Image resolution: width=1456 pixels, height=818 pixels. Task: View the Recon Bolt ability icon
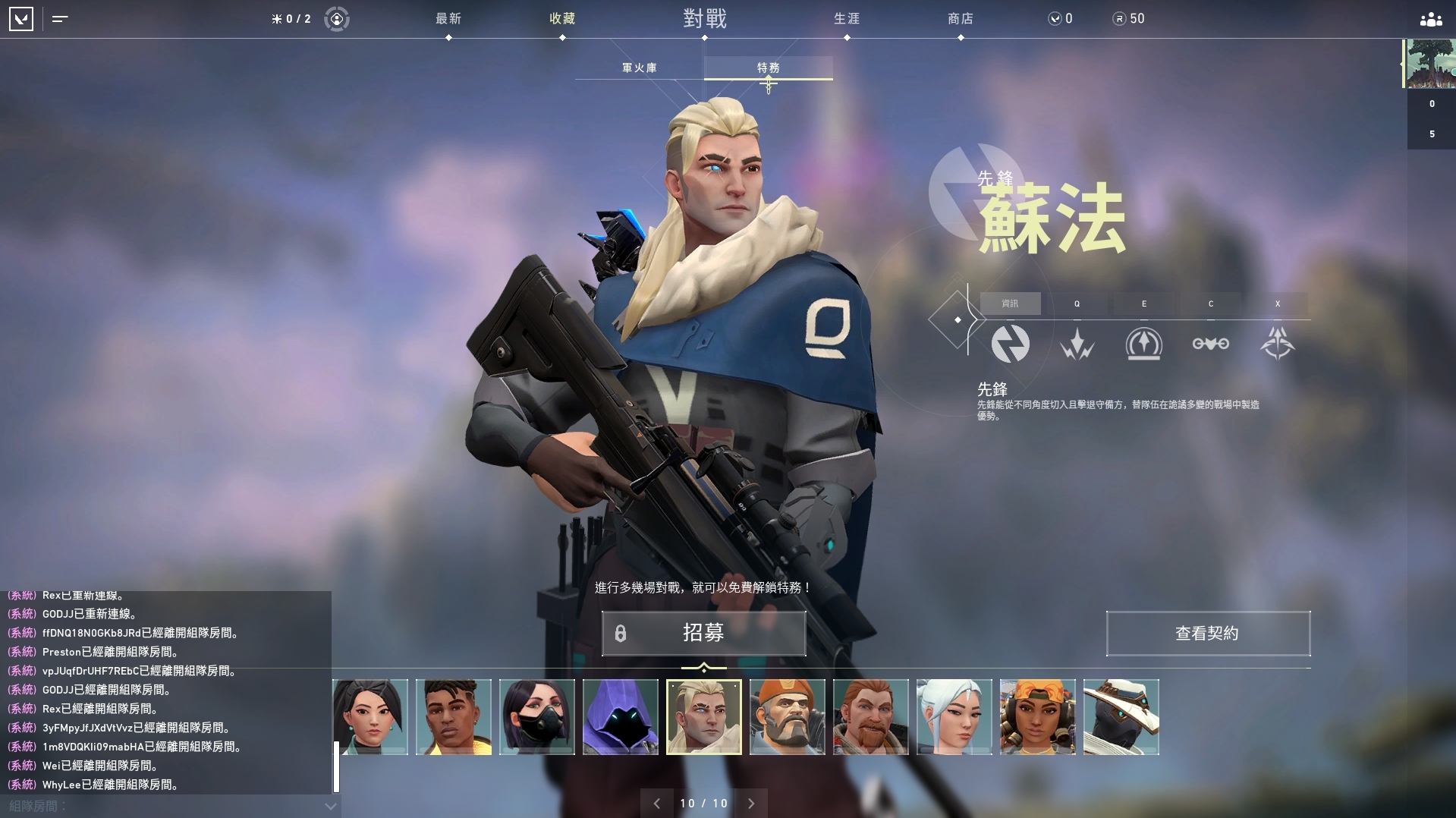click(1143, 344)
